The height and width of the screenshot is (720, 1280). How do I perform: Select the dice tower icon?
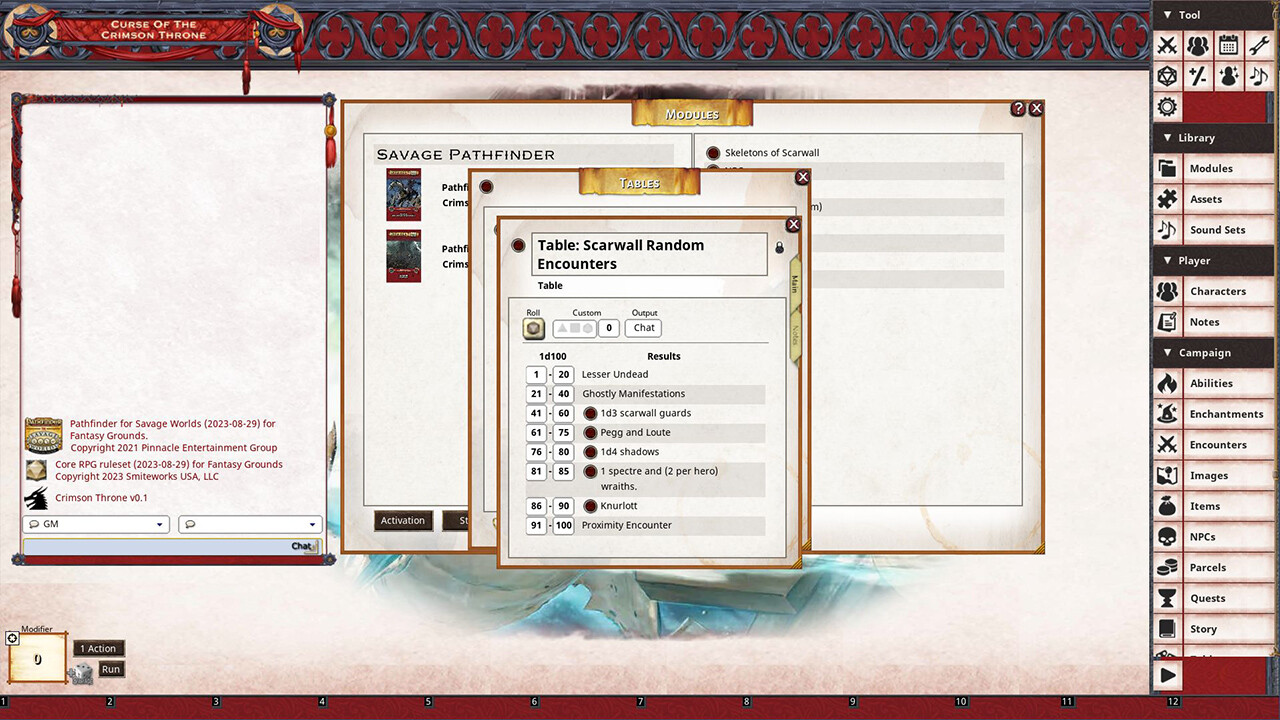click(x=1168, y=76)
